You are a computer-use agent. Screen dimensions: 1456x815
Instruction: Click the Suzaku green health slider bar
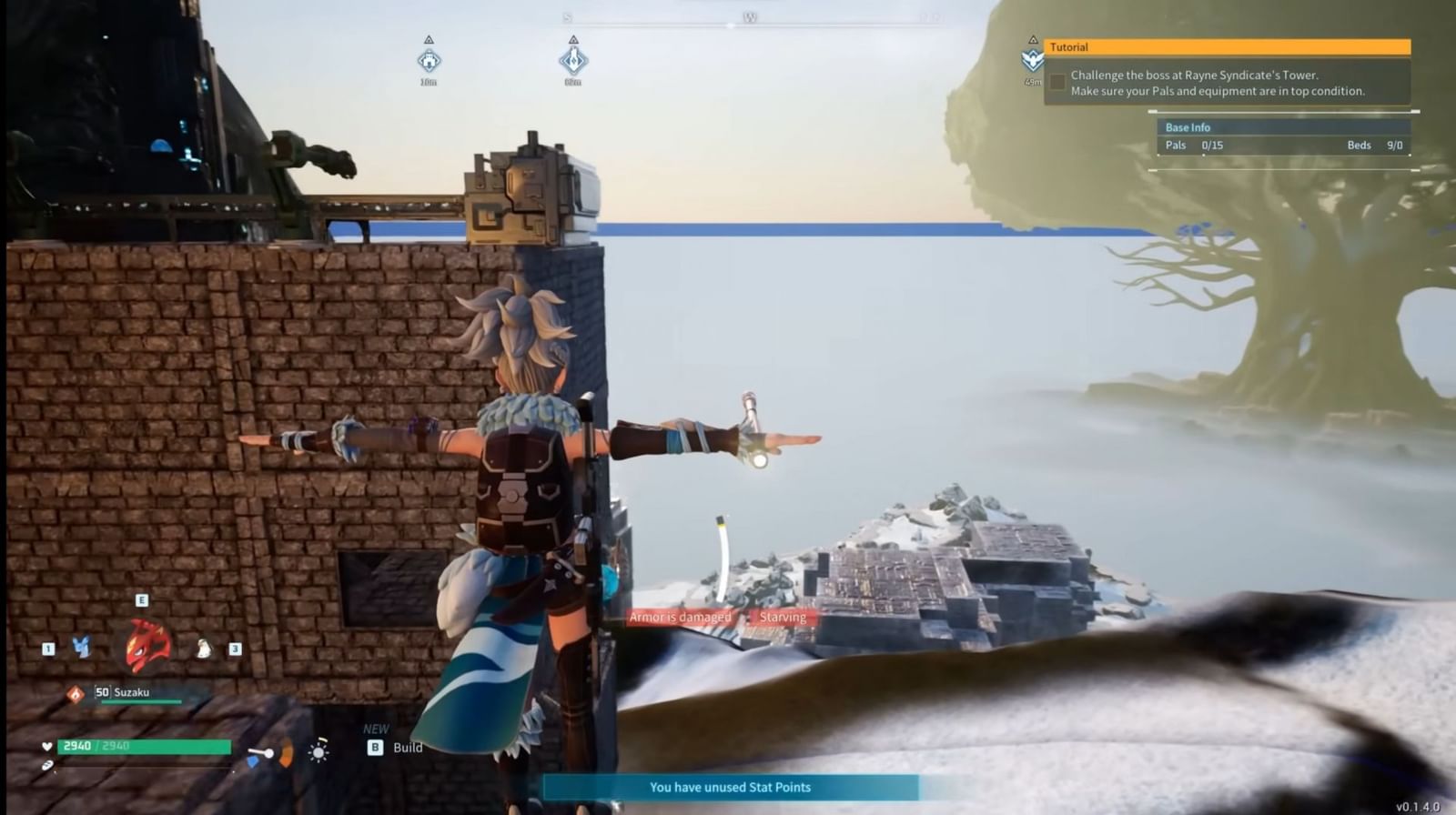tap(142, 702)
